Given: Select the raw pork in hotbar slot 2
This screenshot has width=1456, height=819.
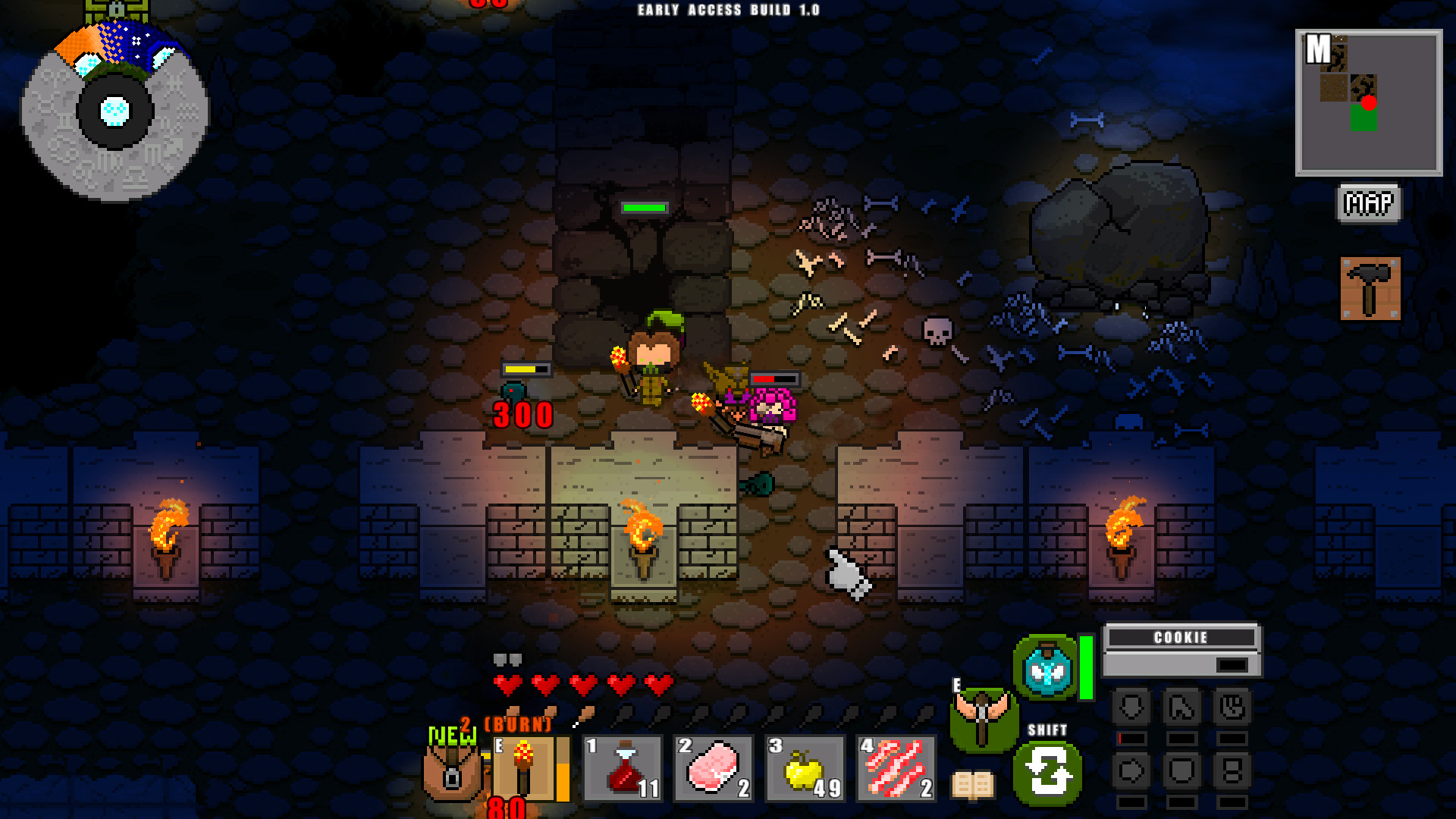Looking at the screenshot, I should coord(713,768).
